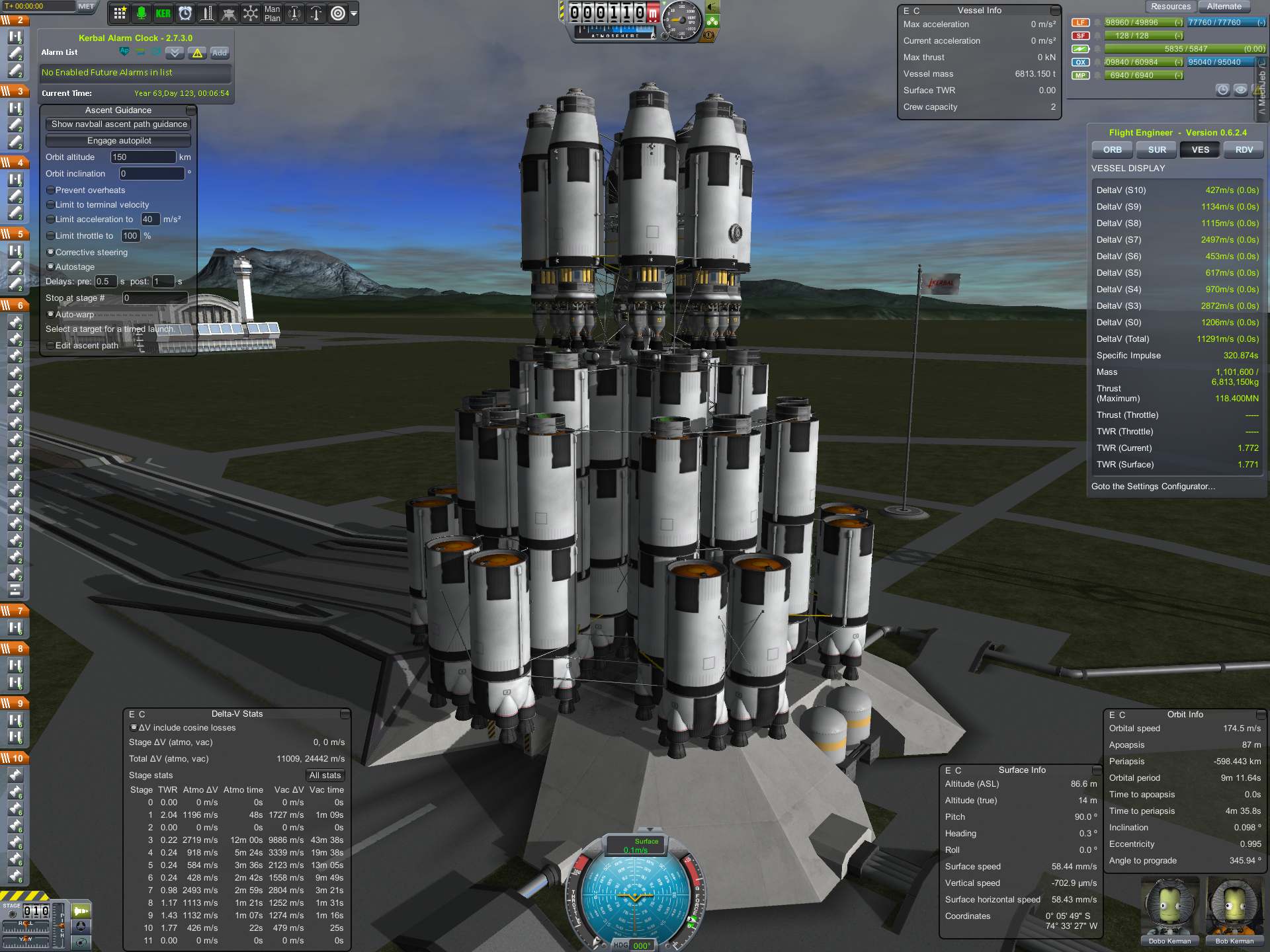Open Goto the Settings Configurator link
The height and width of the screenshot is (952, 1270).
(1153, 487)
